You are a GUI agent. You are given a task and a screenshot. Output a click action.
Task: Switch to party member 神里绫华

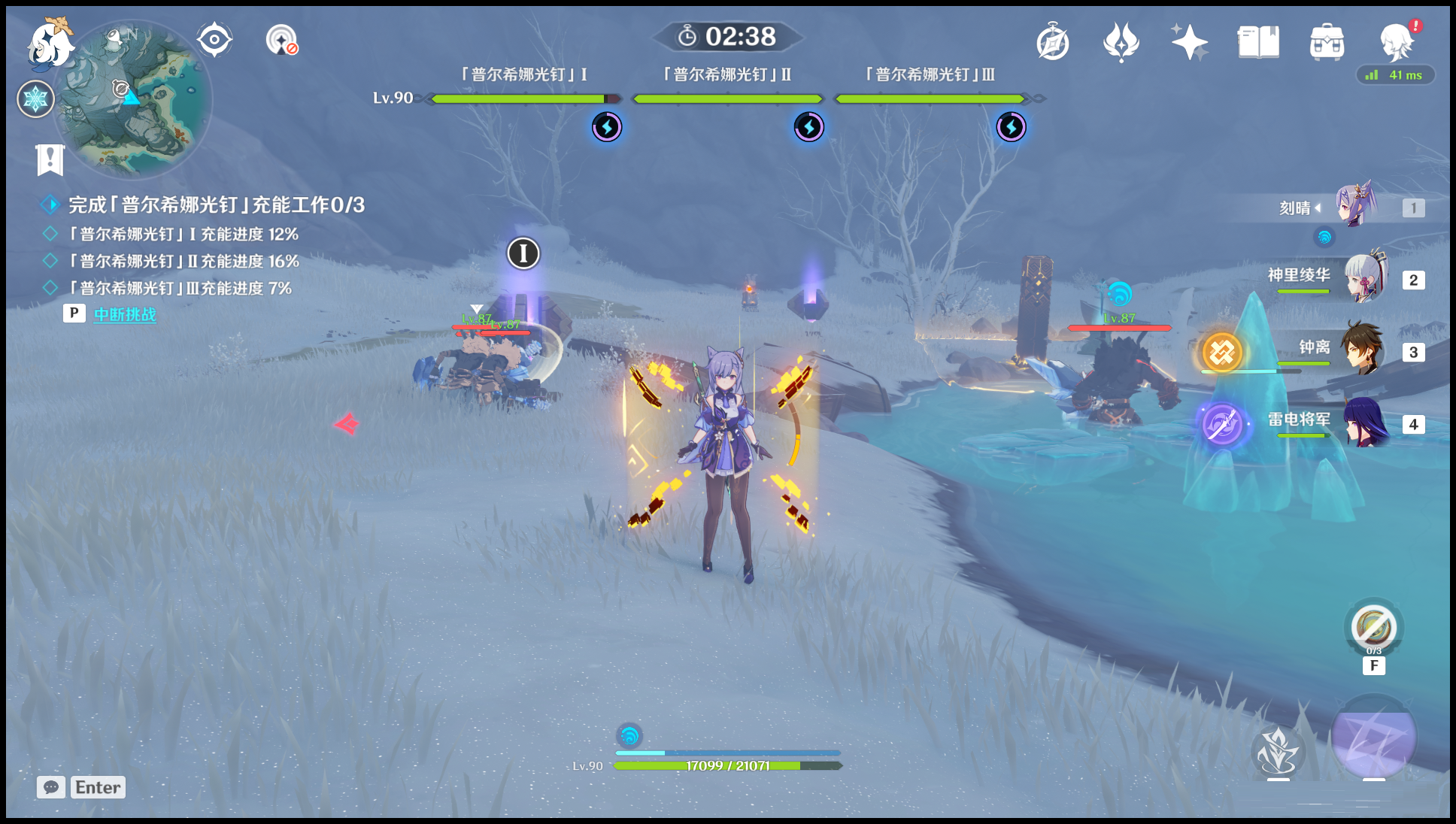(x=1365, y=278)
